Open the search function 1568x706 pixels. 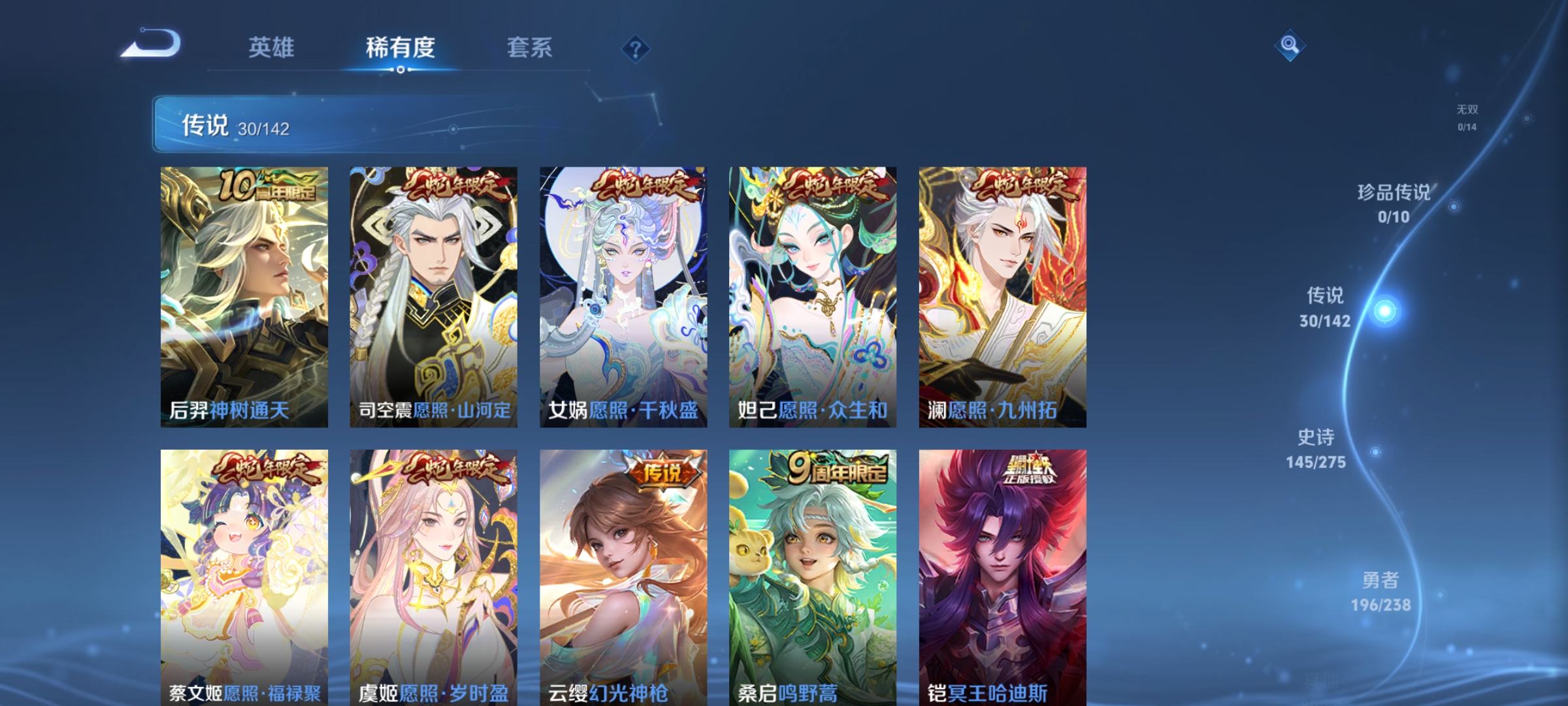1291,47
